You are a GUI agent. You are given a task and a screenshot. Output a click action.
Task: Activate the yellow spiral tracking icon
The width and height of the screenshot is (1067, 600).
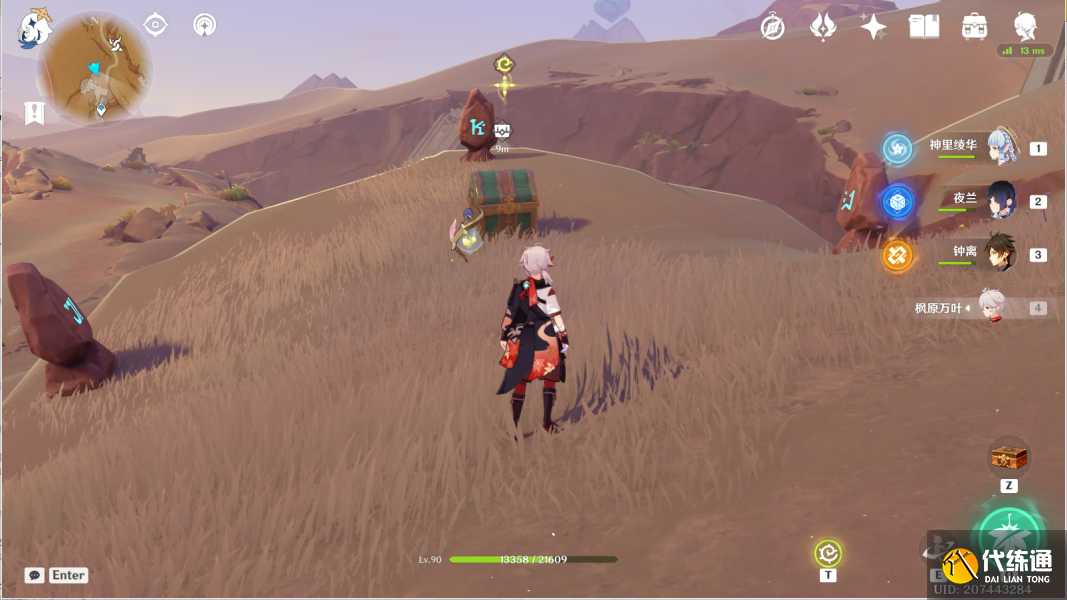828,553
